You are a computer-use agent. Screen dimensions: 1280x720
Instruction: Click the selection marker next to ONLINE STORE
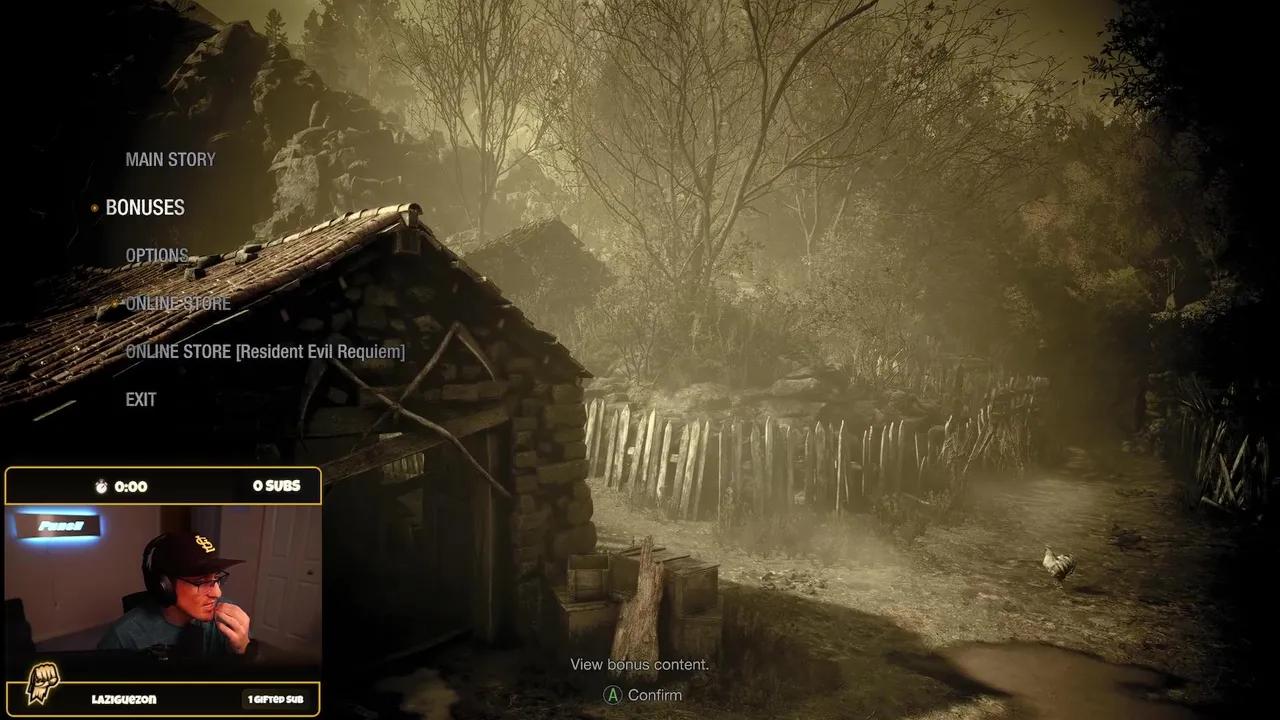point(113,304)
